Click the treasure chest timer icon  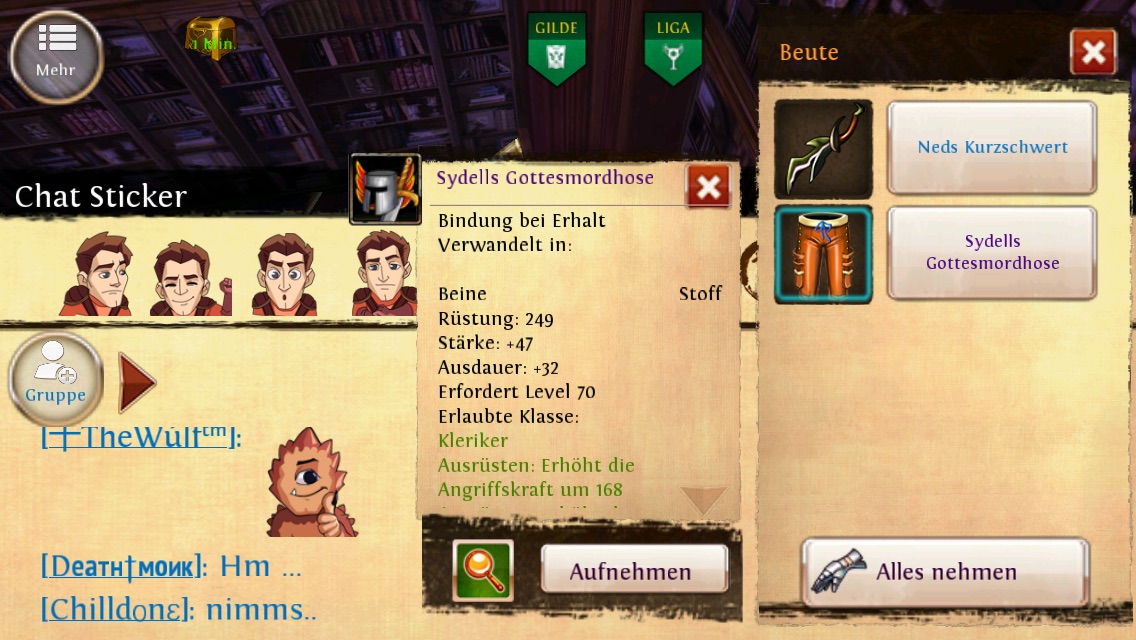[211, 39]
